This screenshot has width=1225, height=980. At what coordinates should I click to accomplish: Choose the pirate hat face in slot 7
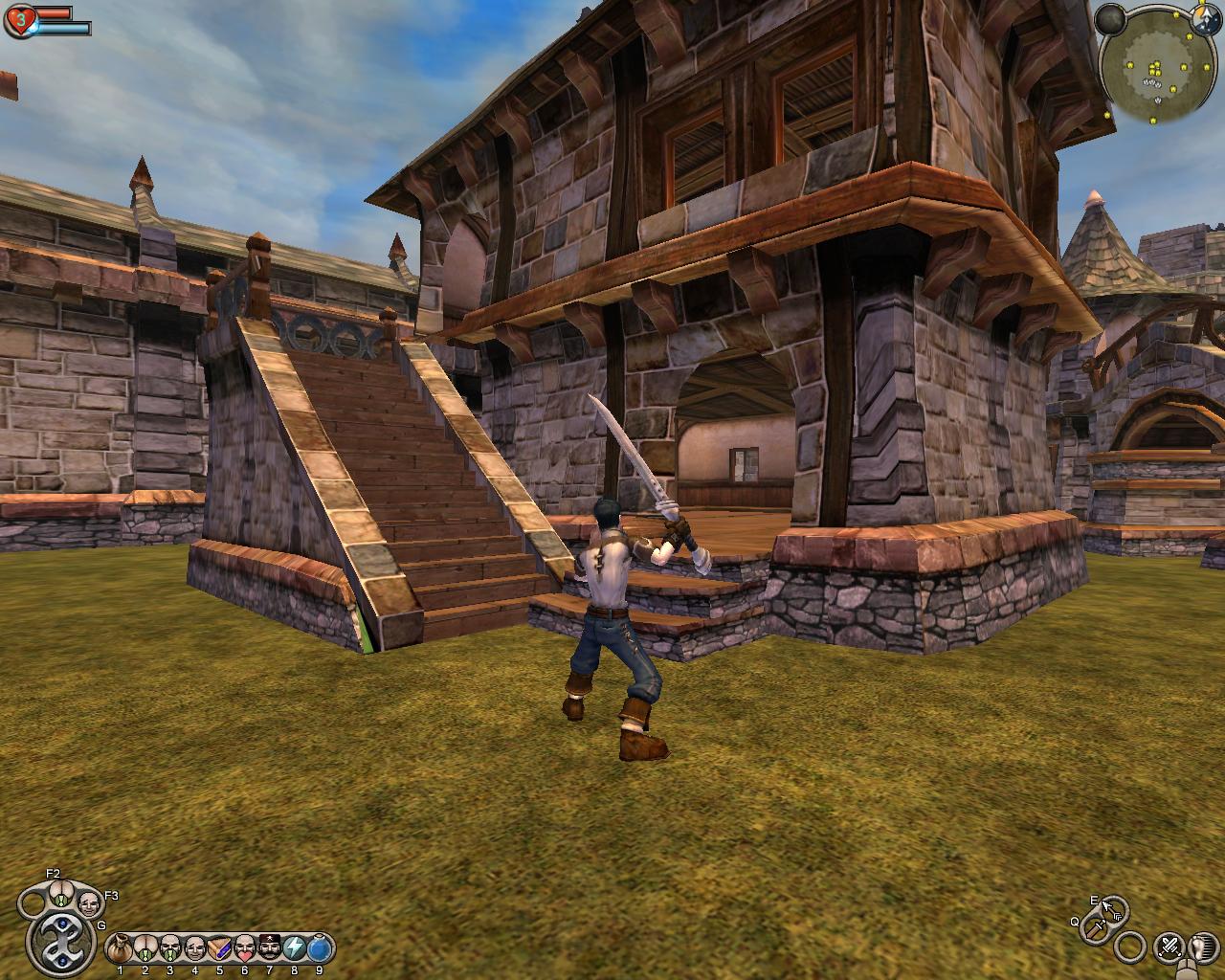270,948
